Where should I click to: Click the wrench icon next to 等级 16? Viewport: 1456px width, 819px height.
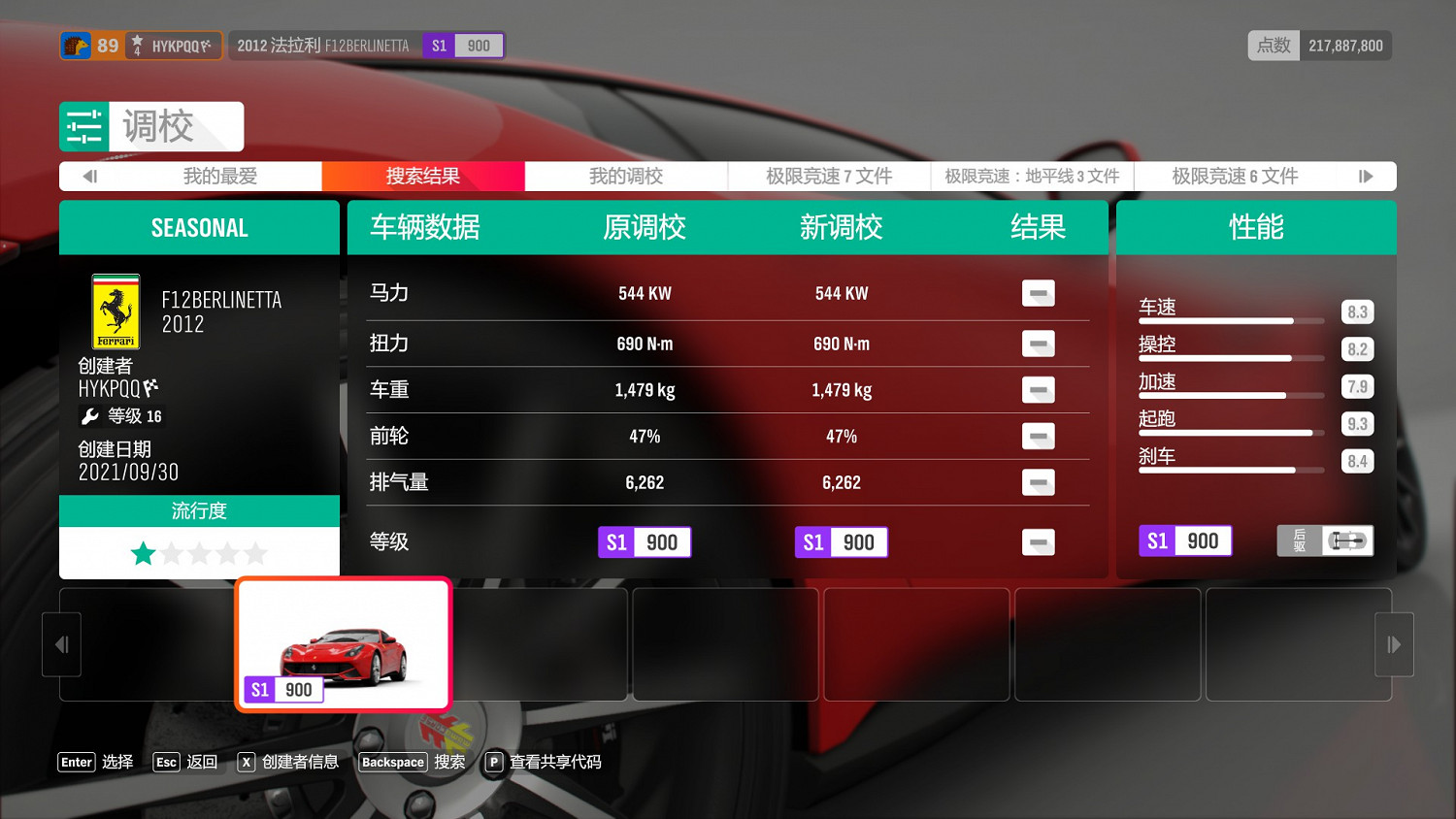[x=92, y=415]
